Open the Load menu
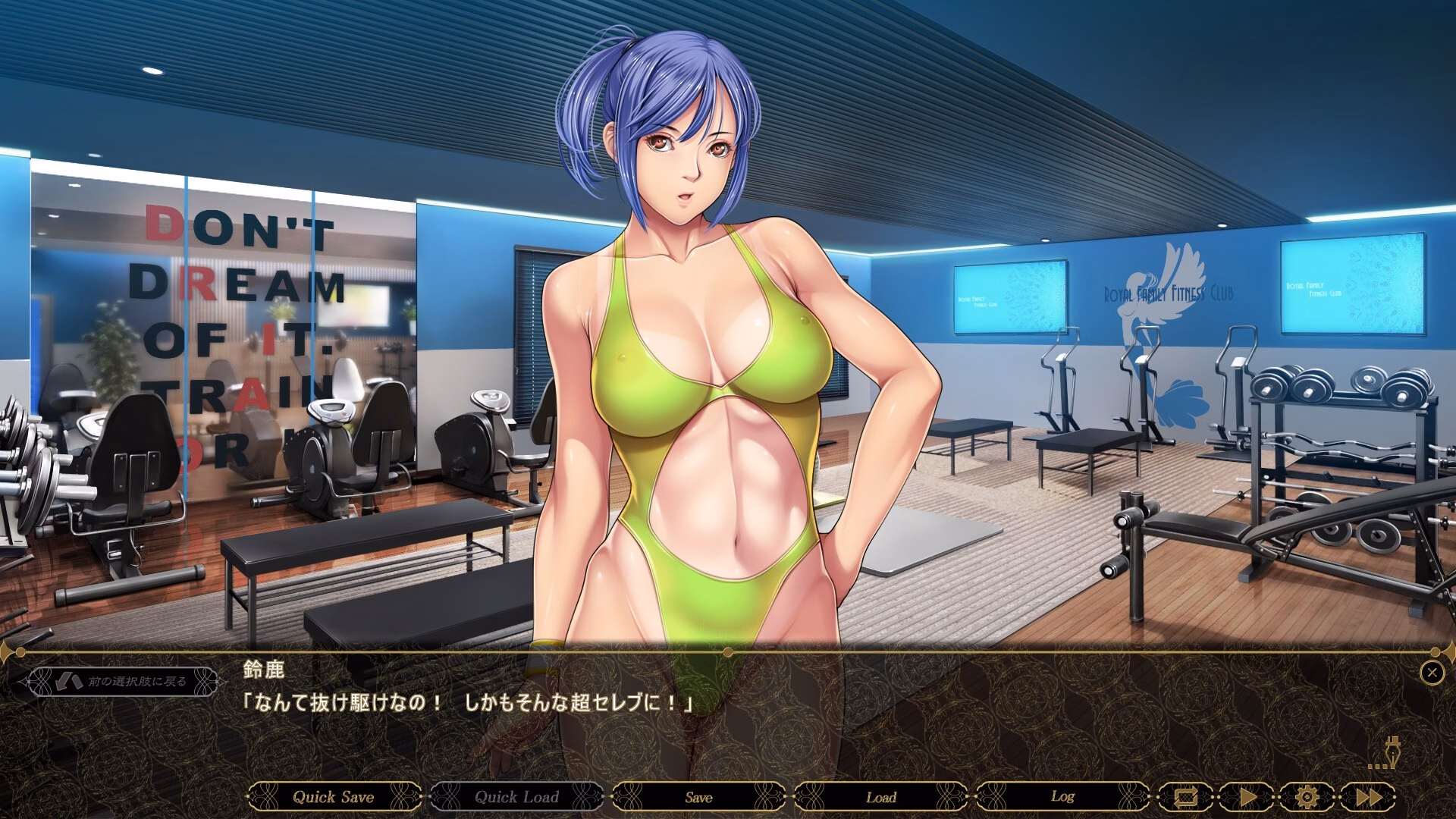The height and width of the screenshot is (819, 1456). [880, 797]
